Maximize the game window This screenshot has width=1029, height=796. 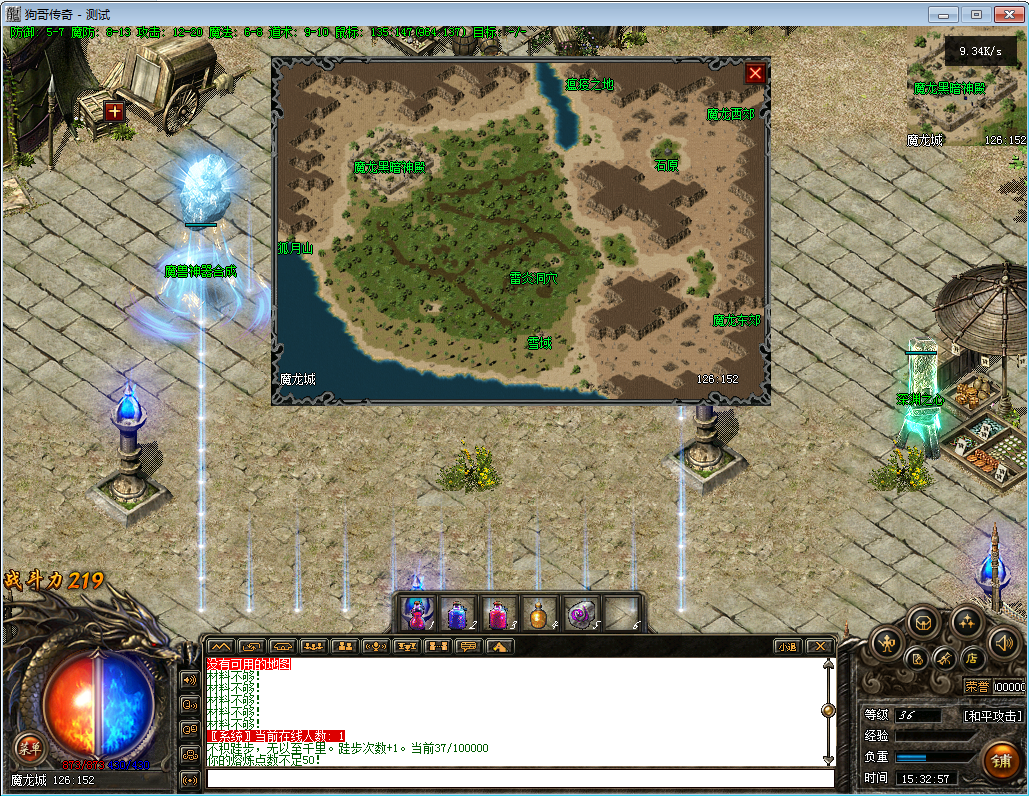click(975, 14)
